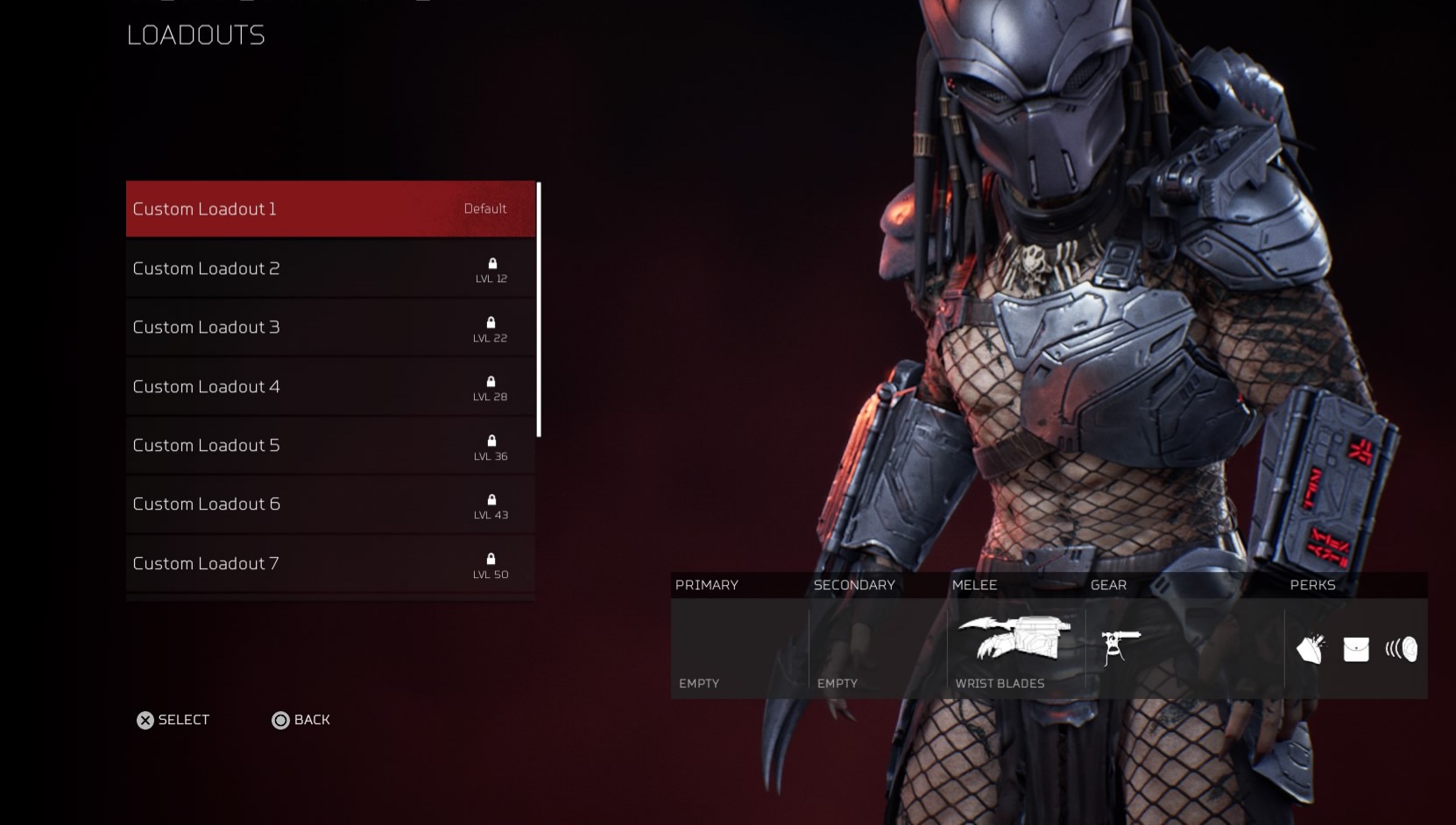
Task: Choose the empty Secondary weapon slot
Action: click(x=877, y=648)
